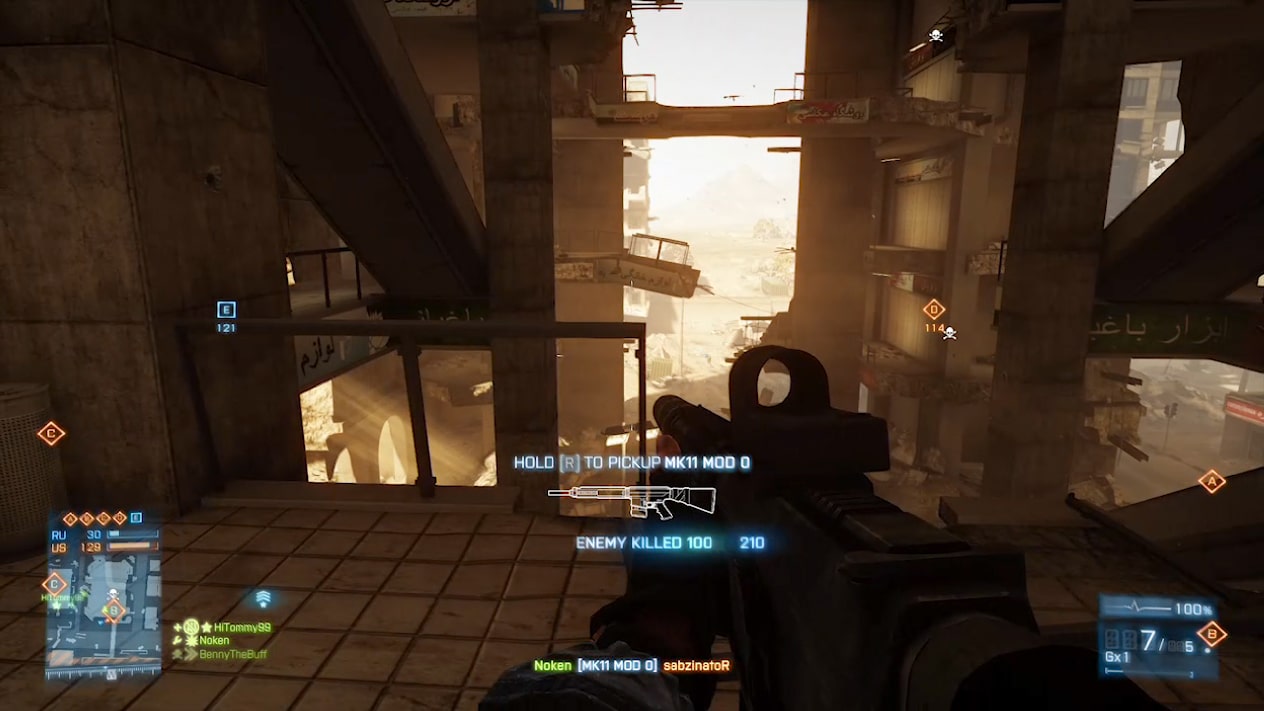This screenshot has height=711, width=1264.
Task: Click the objective D marker showing 114
Action: (933, 310)
